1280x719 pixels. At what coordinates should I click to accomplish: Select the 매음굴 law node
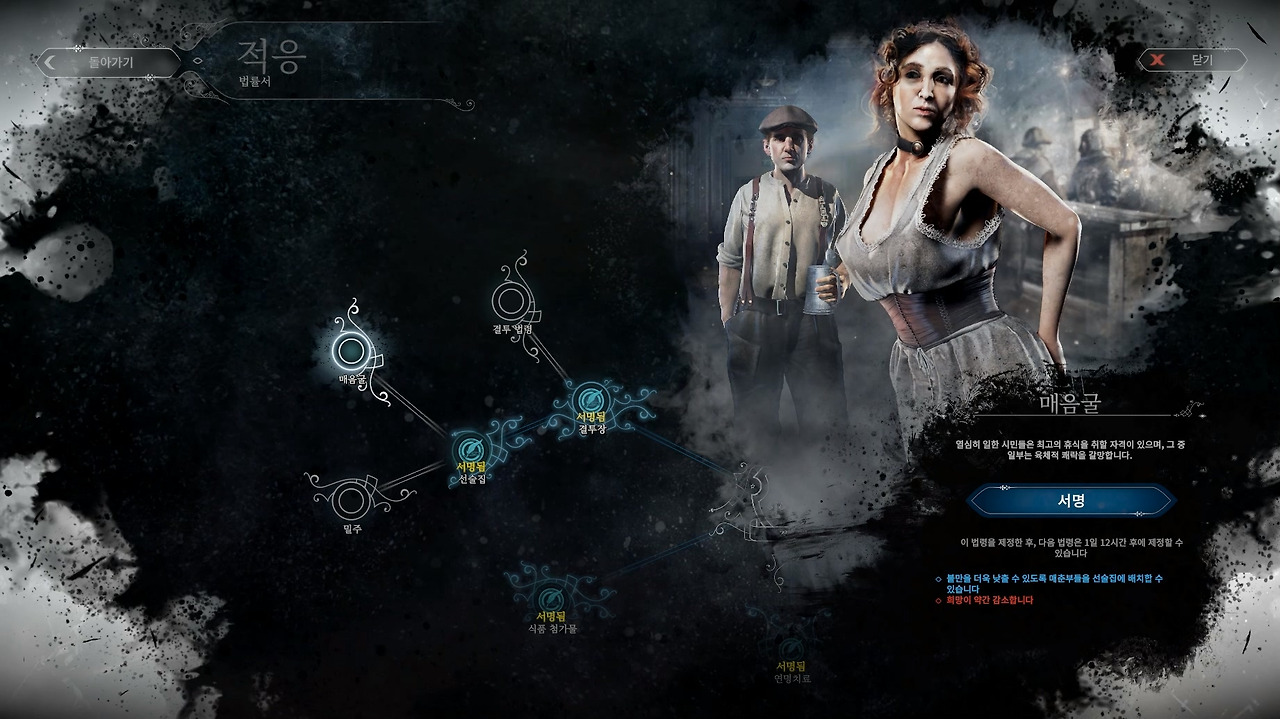pyautogui.click(x=351, y=351)
